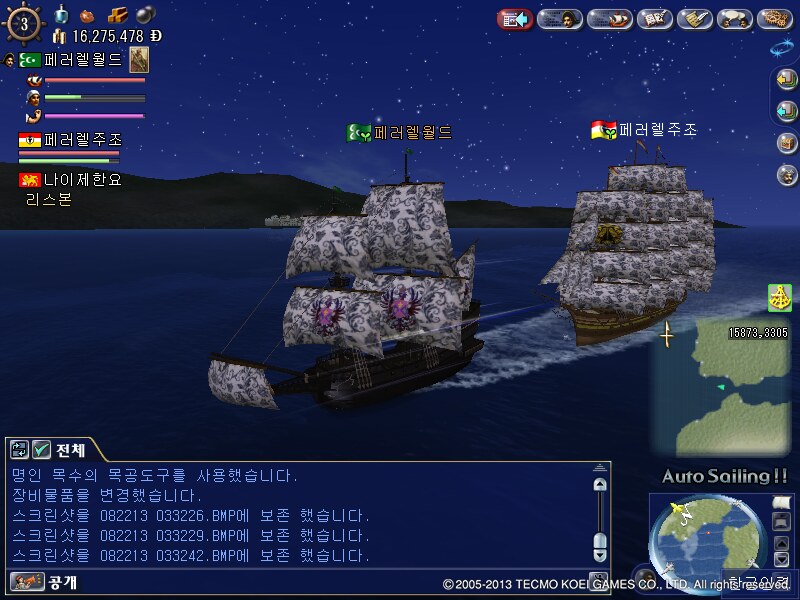Open the captain character info menu

pos(560,19)
